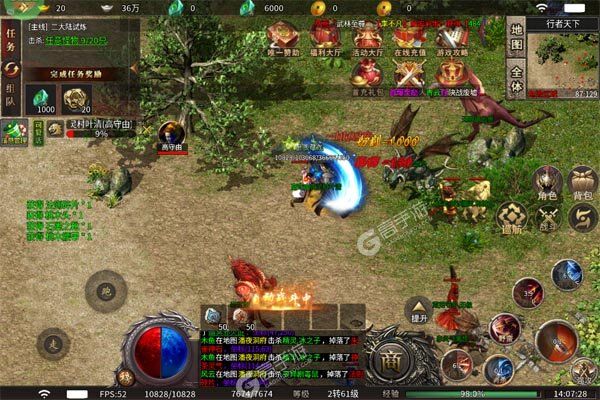Open the 战斗 crossed-swords combat icon
Viewport: 600px width, 400px height.
547,216
